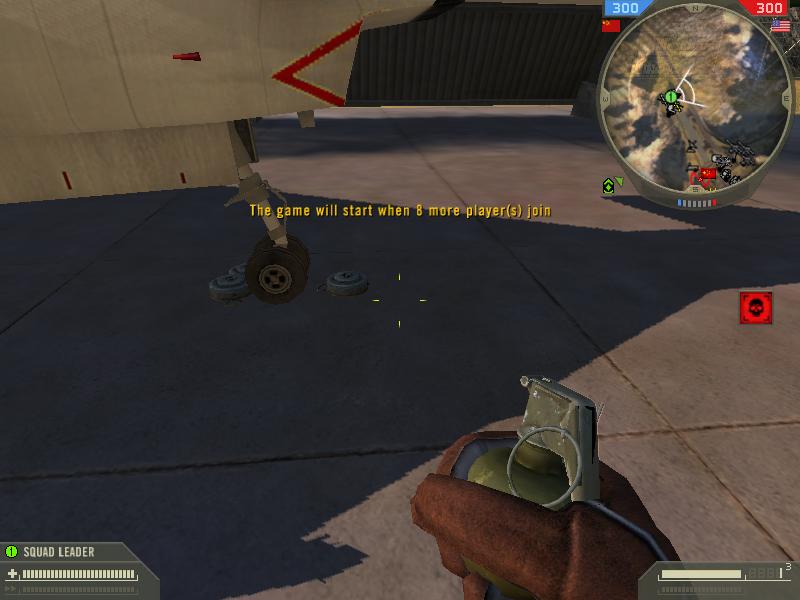Viewport: 800px width, 600px height.
Task: Click the red skull warning icon
Action: point(756,308)
